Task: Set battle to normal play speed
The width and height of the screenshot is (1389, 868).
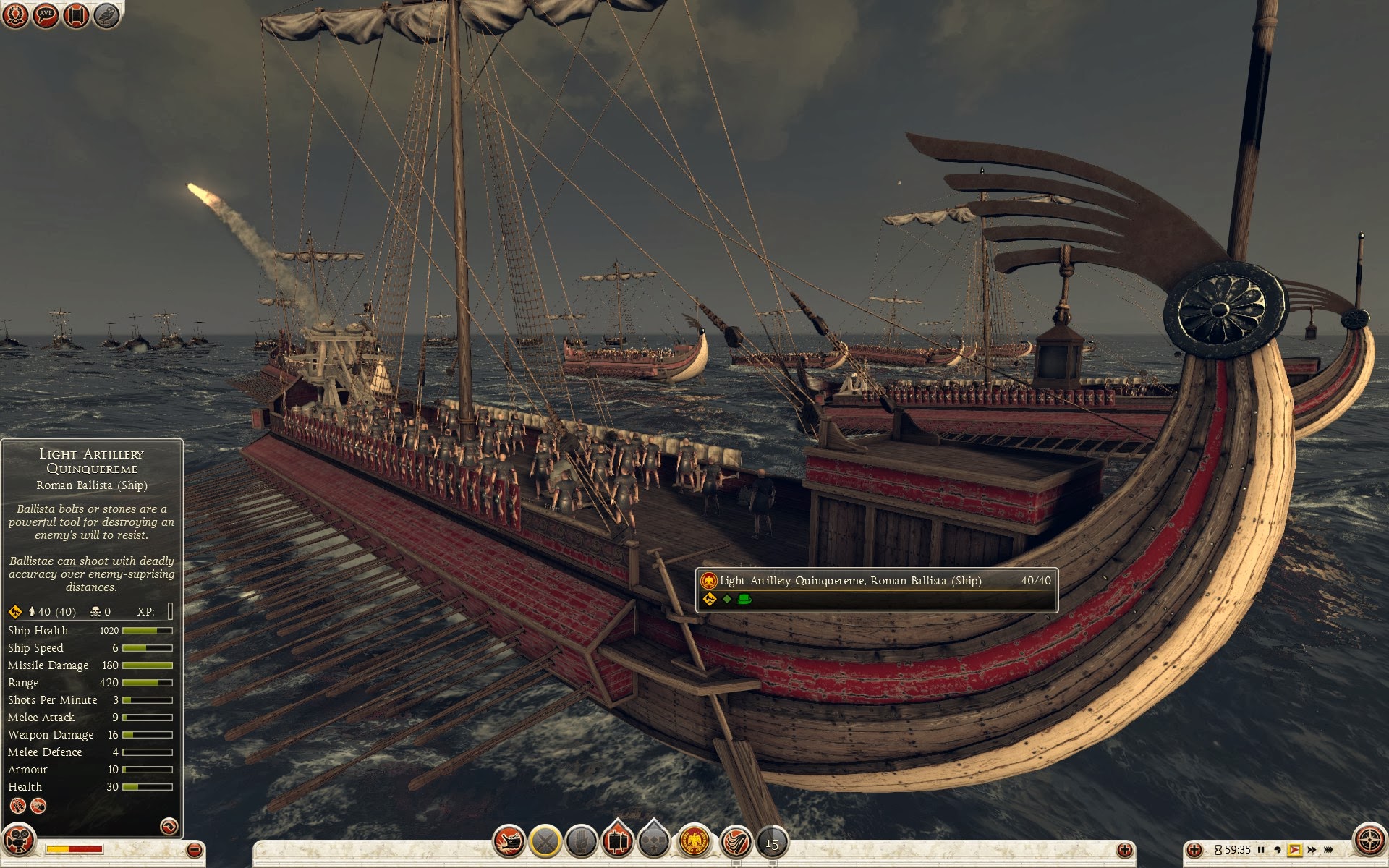Action: (1294, 850)
